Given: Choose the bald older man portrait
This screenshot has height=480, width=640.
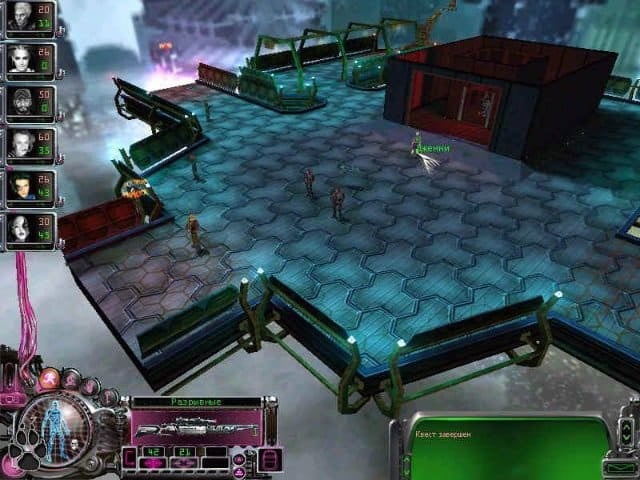Looking at the screenshot, I should 20,145.
